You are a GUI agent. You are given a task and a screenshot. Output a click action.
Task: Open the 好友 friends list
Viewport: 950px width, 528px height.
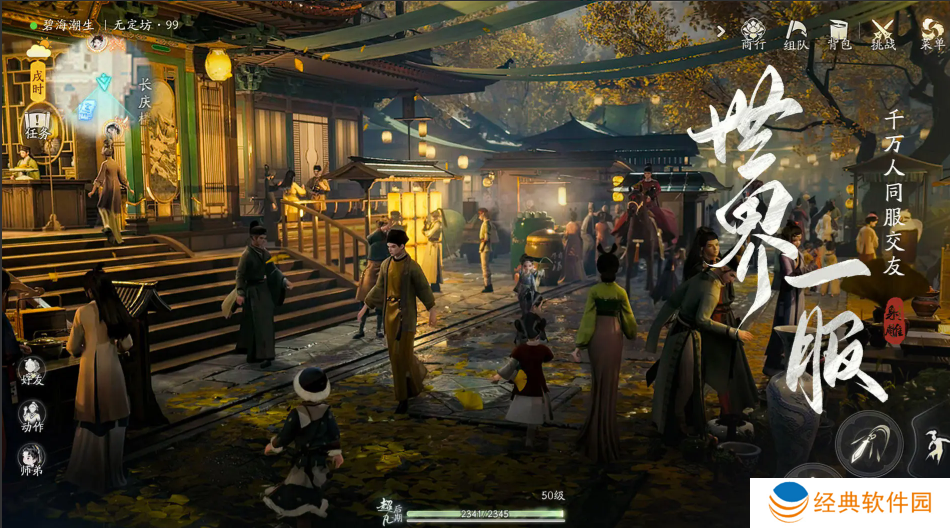coord(32,372)
